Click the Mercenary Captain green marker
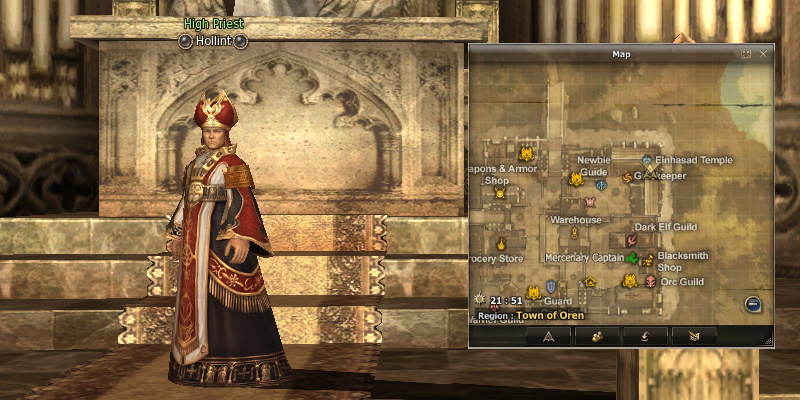The width and height of the screenshot is (800, 400). (632, 259)
